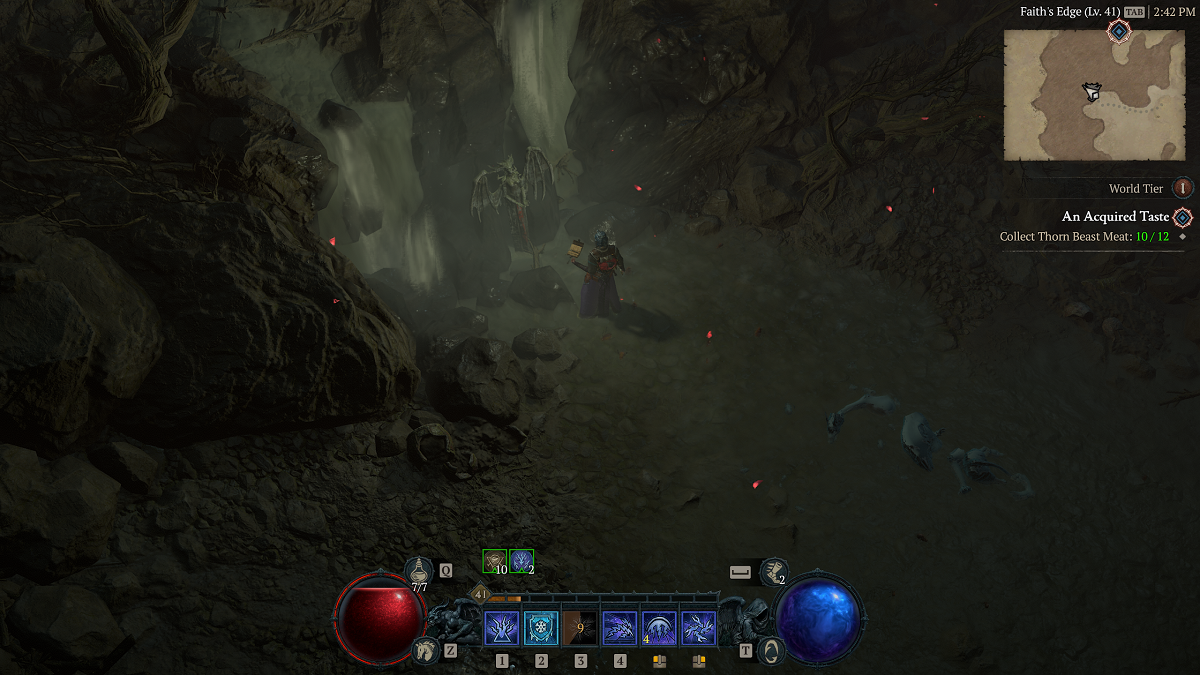Open the Faith's Edge minimap
This screenshot has height=675, width=1200.
(x=1093, y=94)
